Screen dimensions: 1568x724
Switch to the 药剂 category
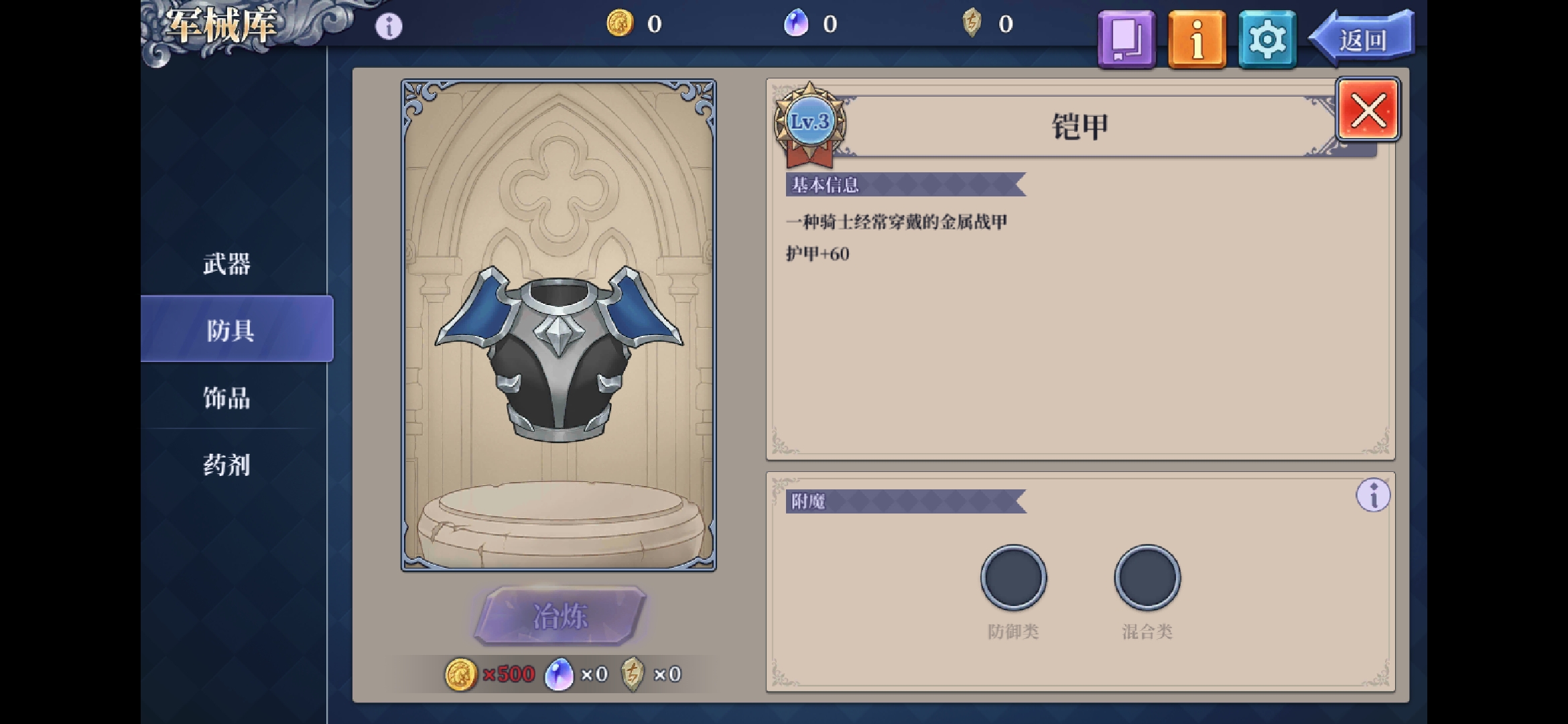[x=226, y=465]
